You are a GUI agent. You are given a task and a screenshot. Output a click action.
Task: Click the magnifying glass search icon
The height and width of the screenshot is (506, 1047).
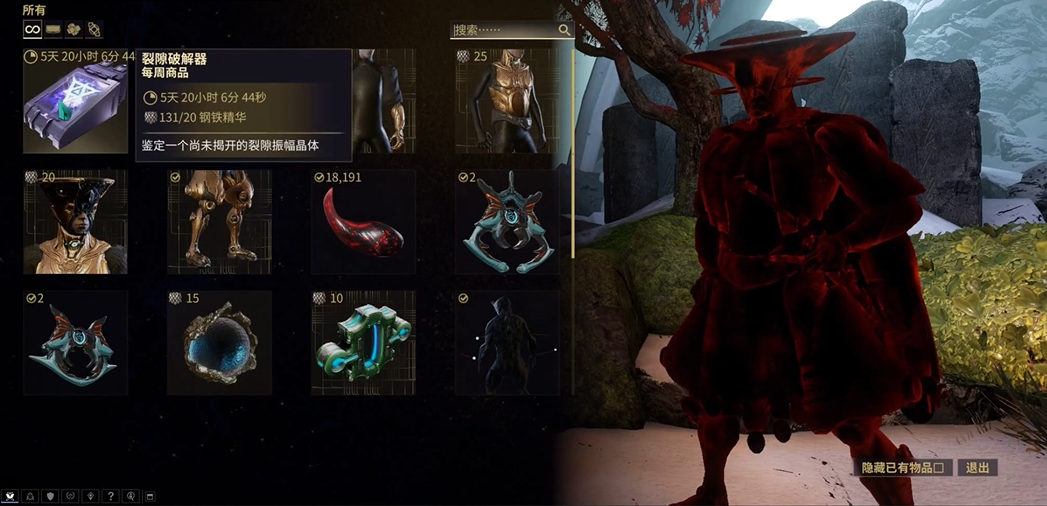pos(564,30)
